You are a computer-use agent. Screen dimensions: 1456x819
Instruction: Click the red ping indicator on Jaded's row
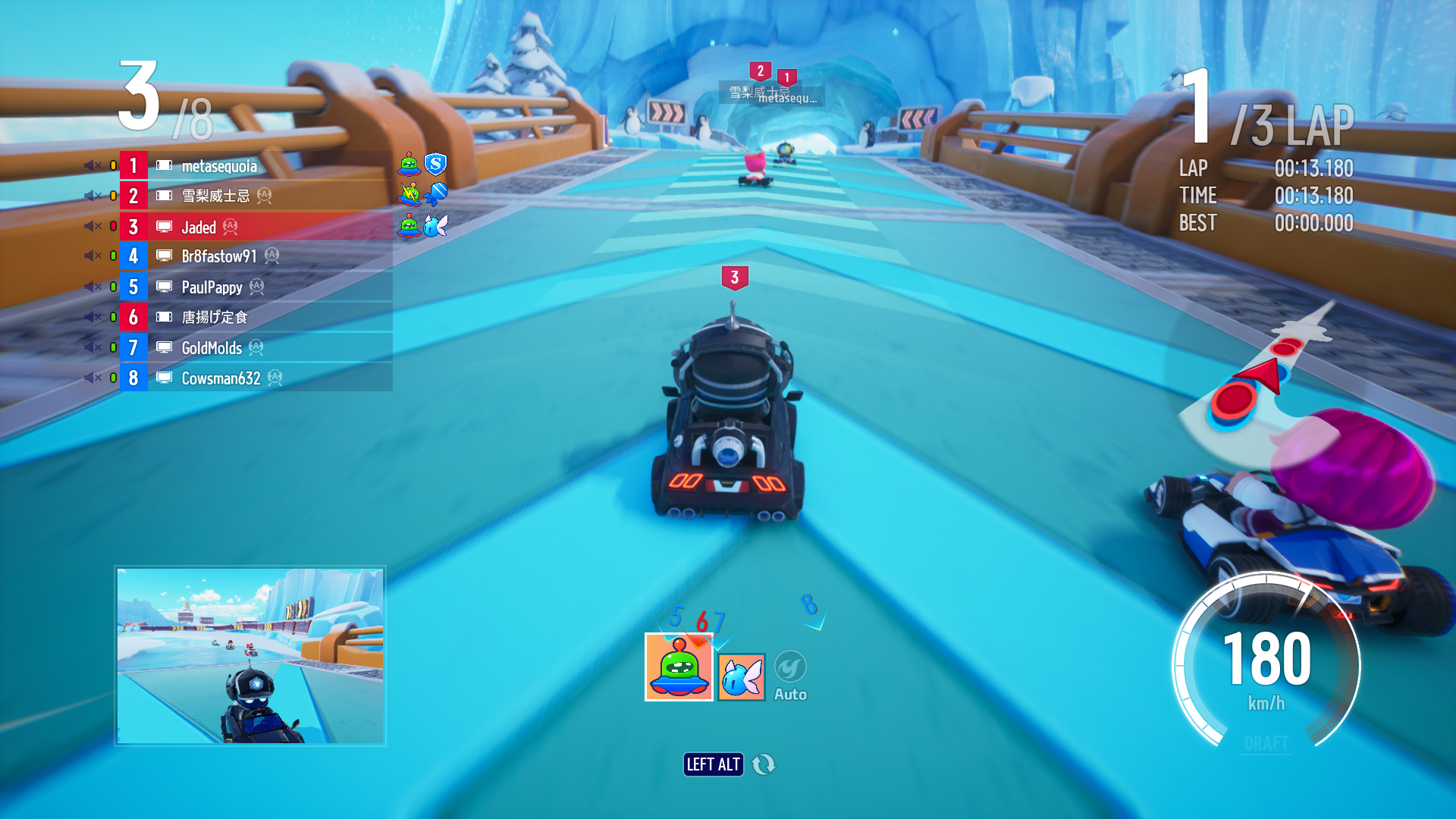(x=114, y=226)
